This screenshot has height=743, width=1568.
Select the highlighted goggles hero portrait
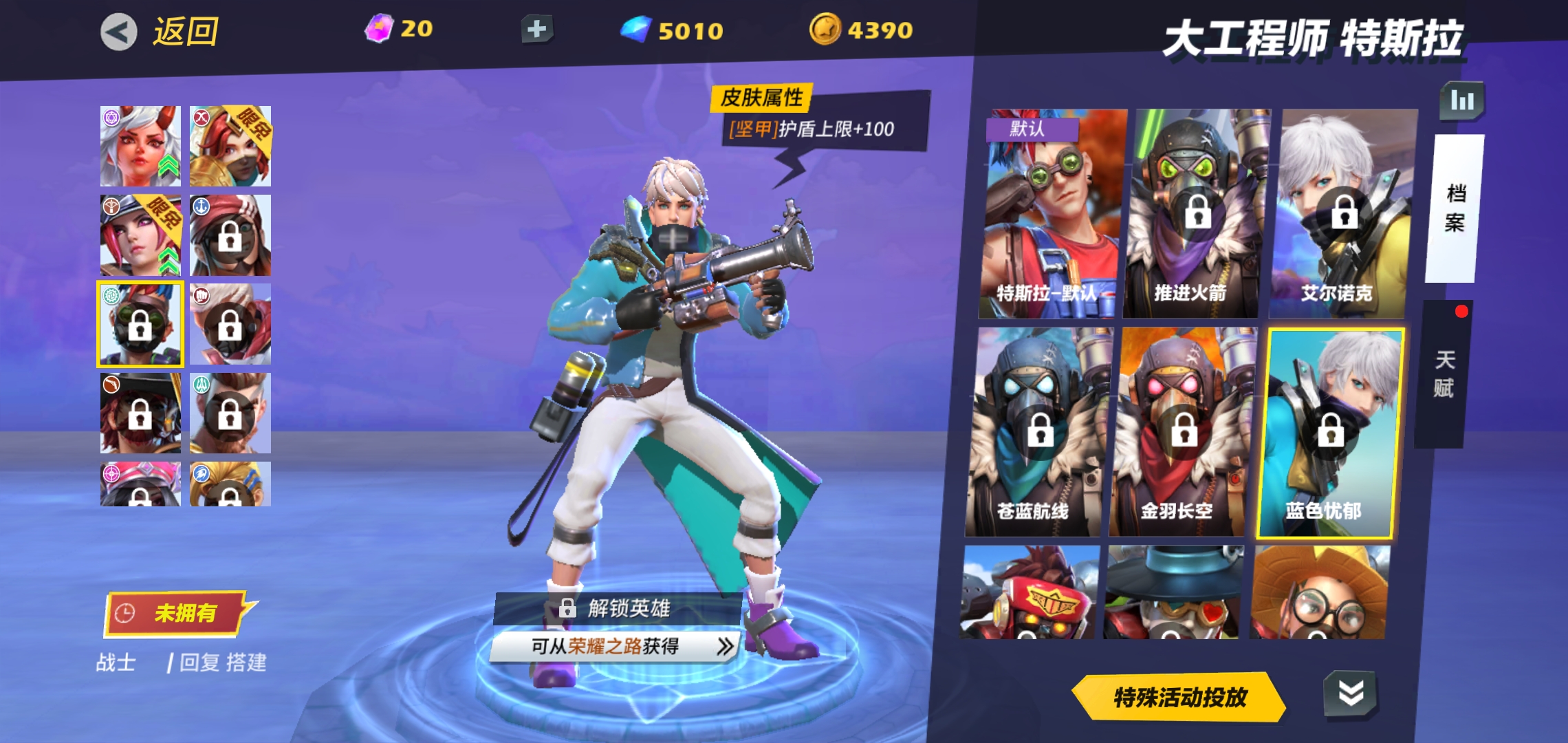(x=140, y=324)
